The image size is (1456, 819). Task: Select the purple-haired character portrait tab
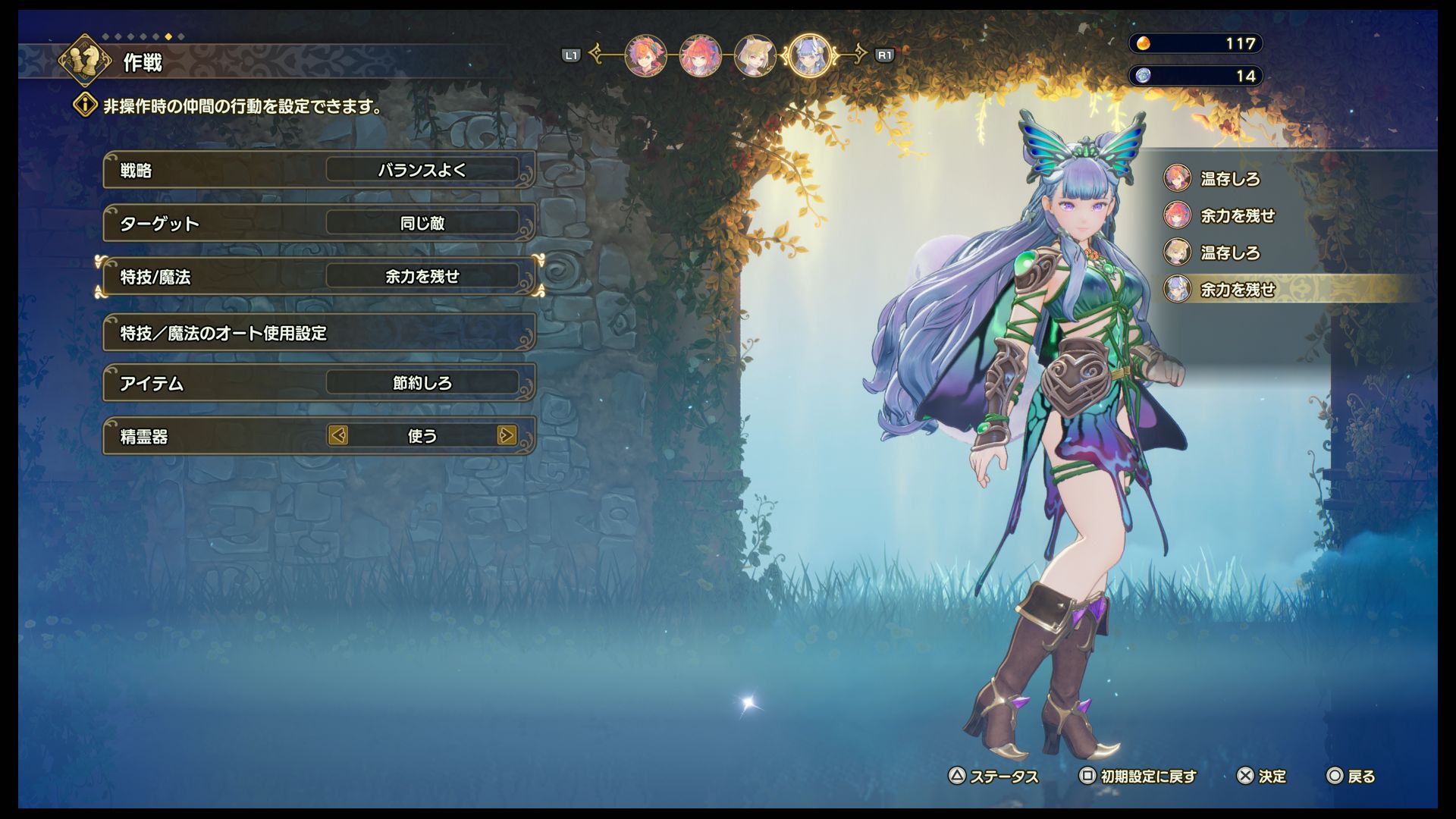point(810,55)
